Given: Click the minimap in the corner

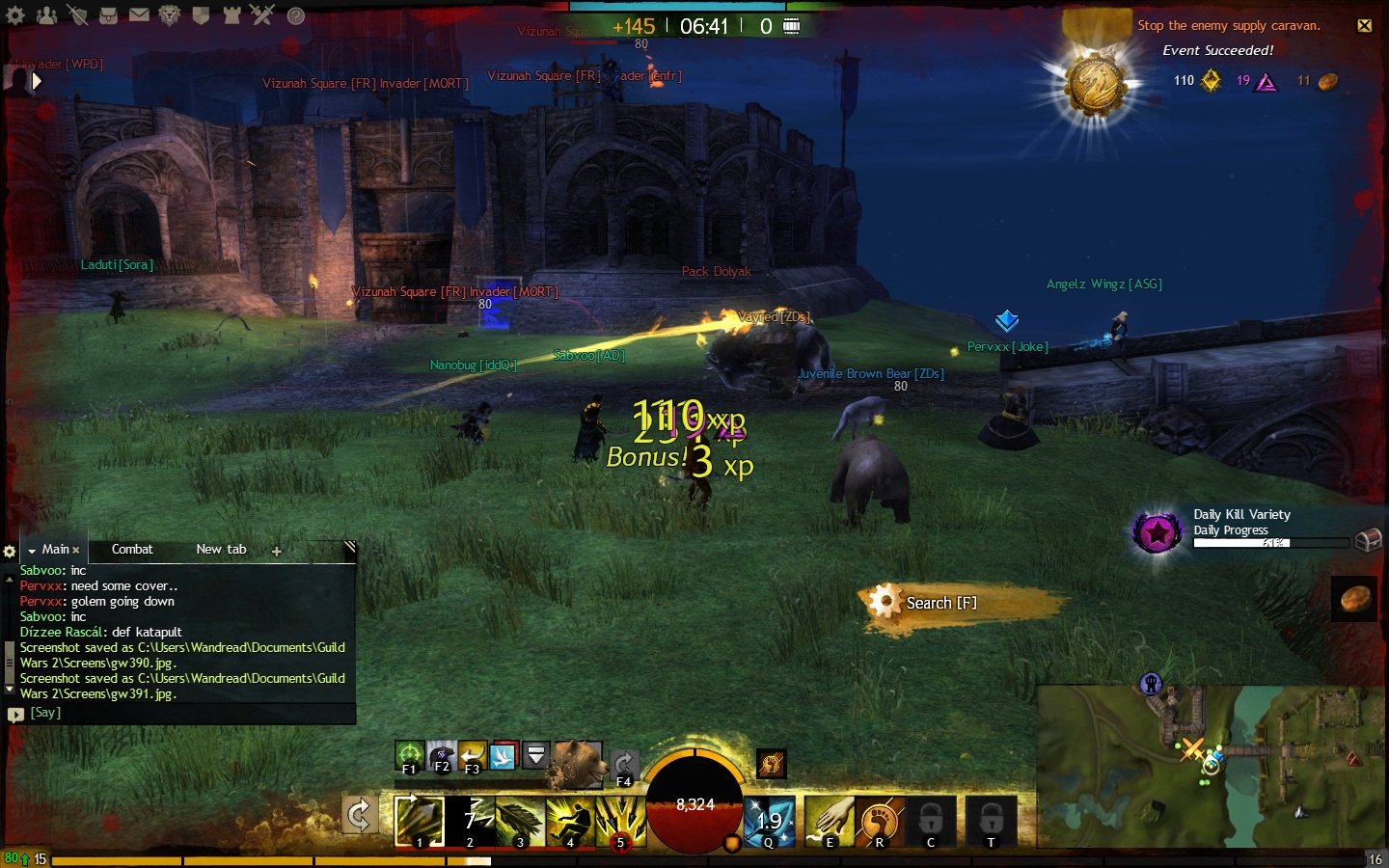Looking at the screenshot, I should coord(1211,767).
